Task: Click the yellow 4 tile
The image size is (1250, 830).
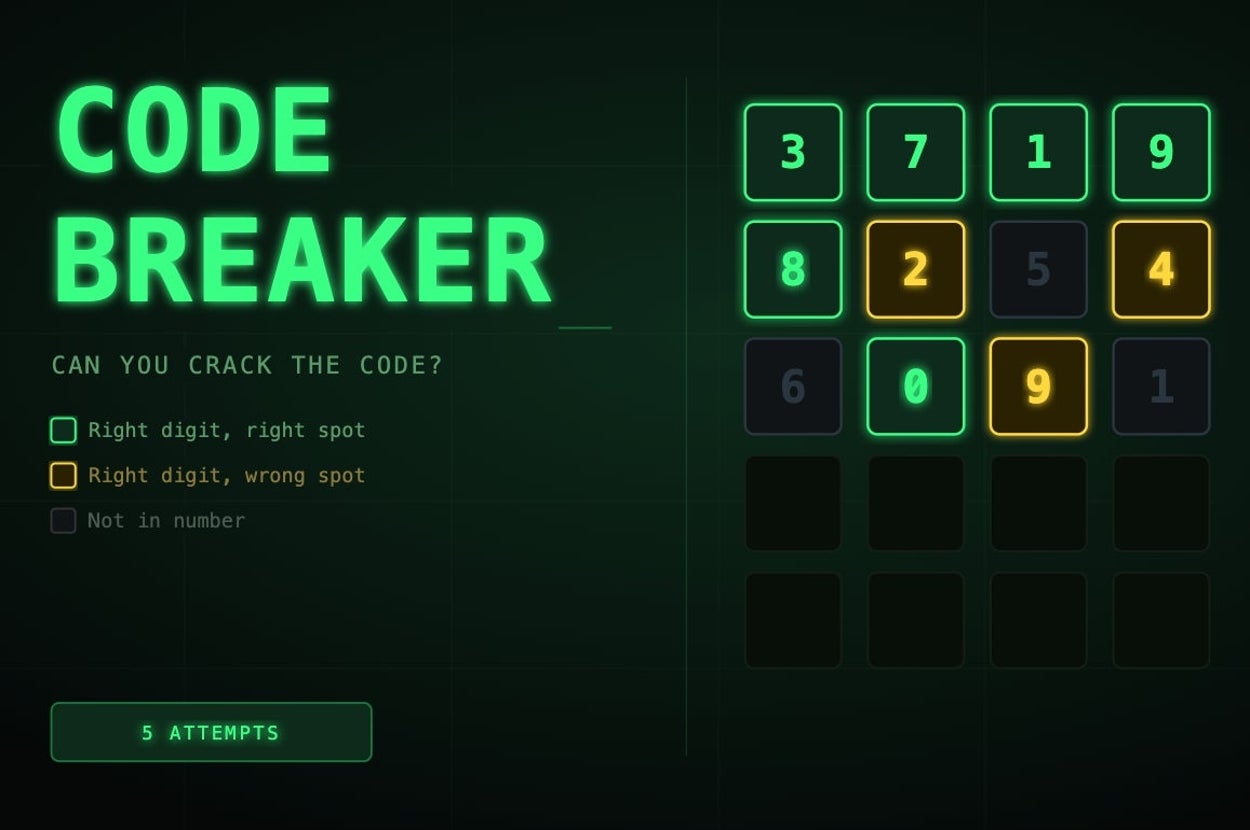Action: tap(1161, 269)
